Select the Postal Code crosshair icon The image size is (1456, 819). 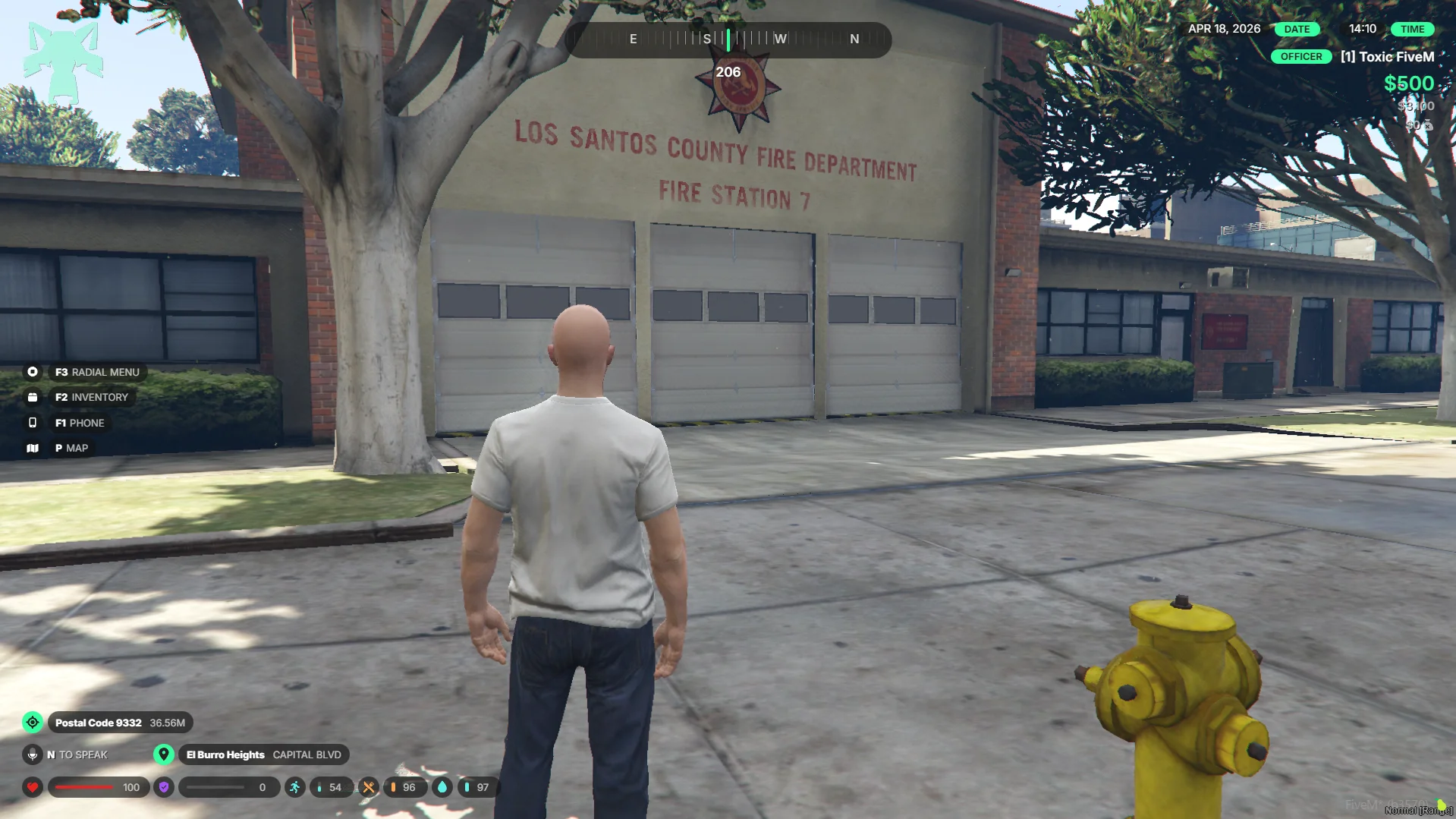[33, 723]
